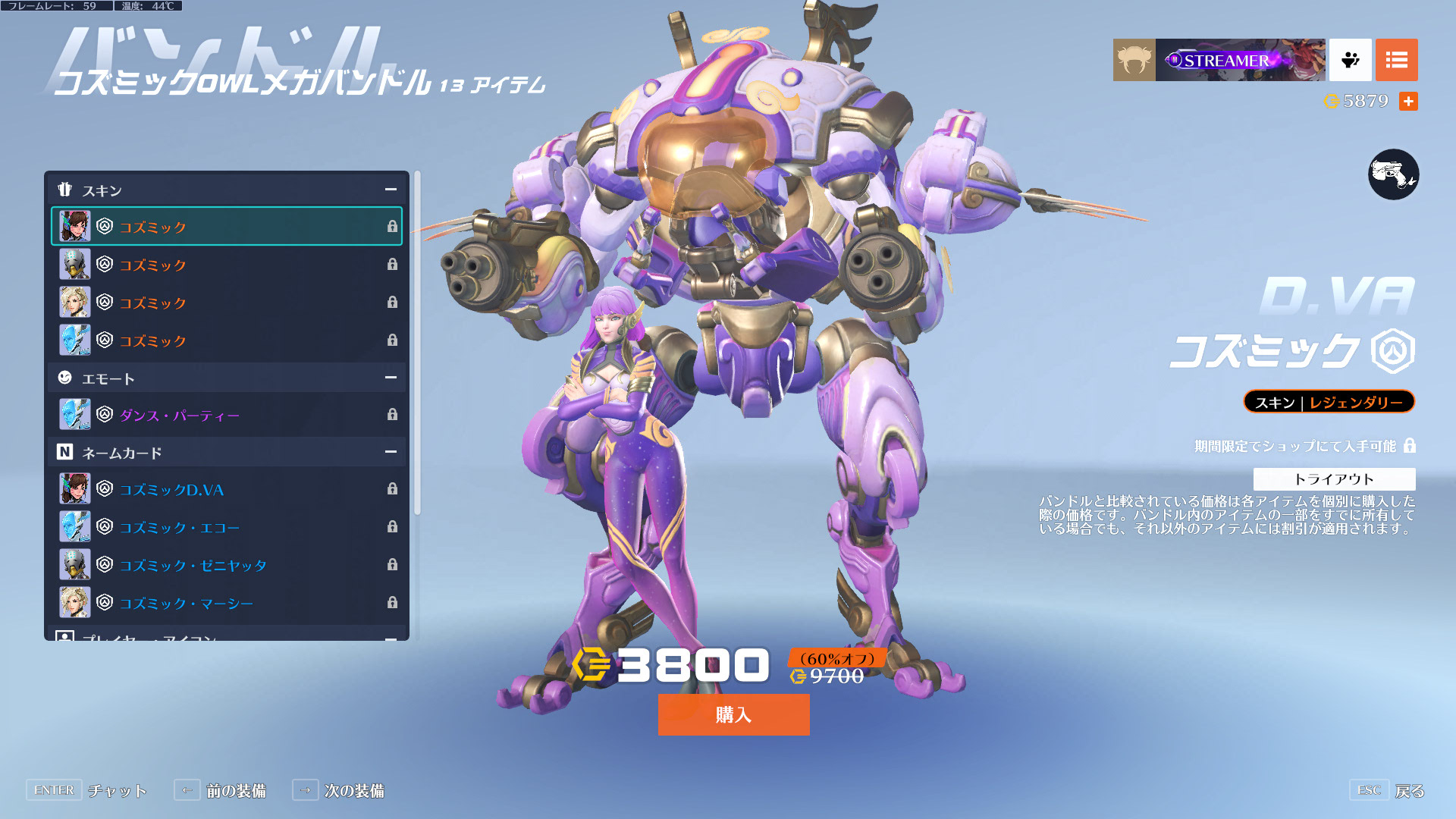The image size is (1456, 819).
Task: Open the orange list menu button
Action: pyautogui.click(x=1396, y=60)
